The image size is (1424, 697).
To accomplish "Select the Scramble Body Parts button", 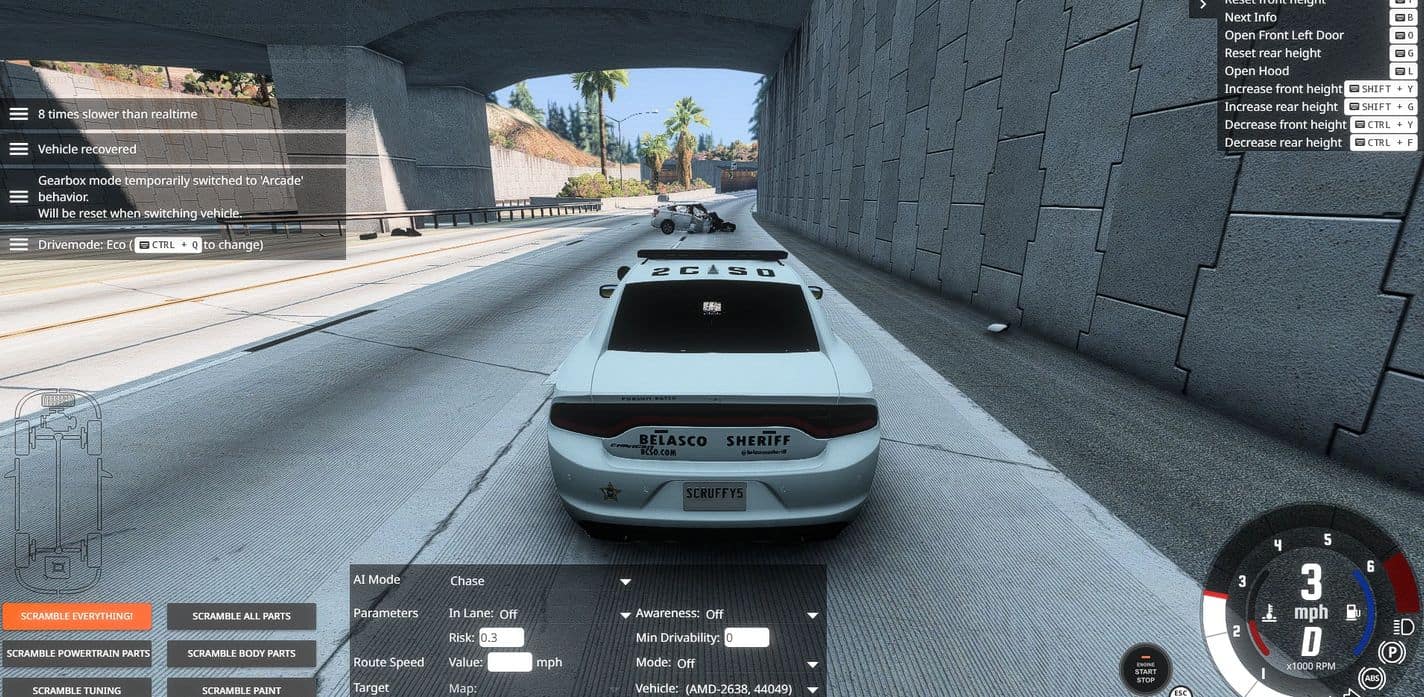I will pyautogui.click(x=241, y=653).
